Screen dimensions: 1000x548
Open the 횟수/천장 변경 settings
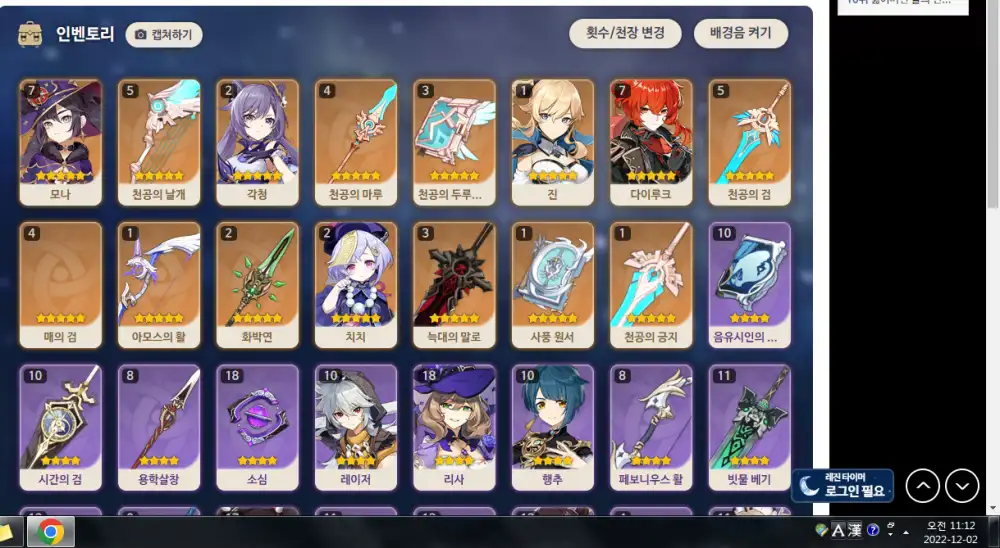tap(626, 33)
